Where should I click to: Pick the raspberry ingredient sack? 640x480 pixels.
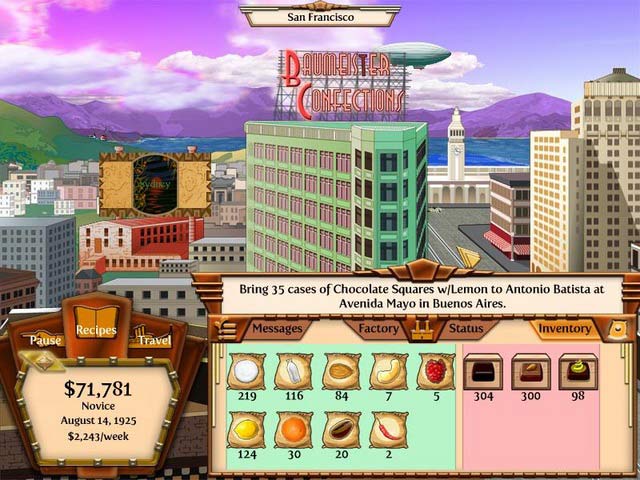tap(435, 372)
